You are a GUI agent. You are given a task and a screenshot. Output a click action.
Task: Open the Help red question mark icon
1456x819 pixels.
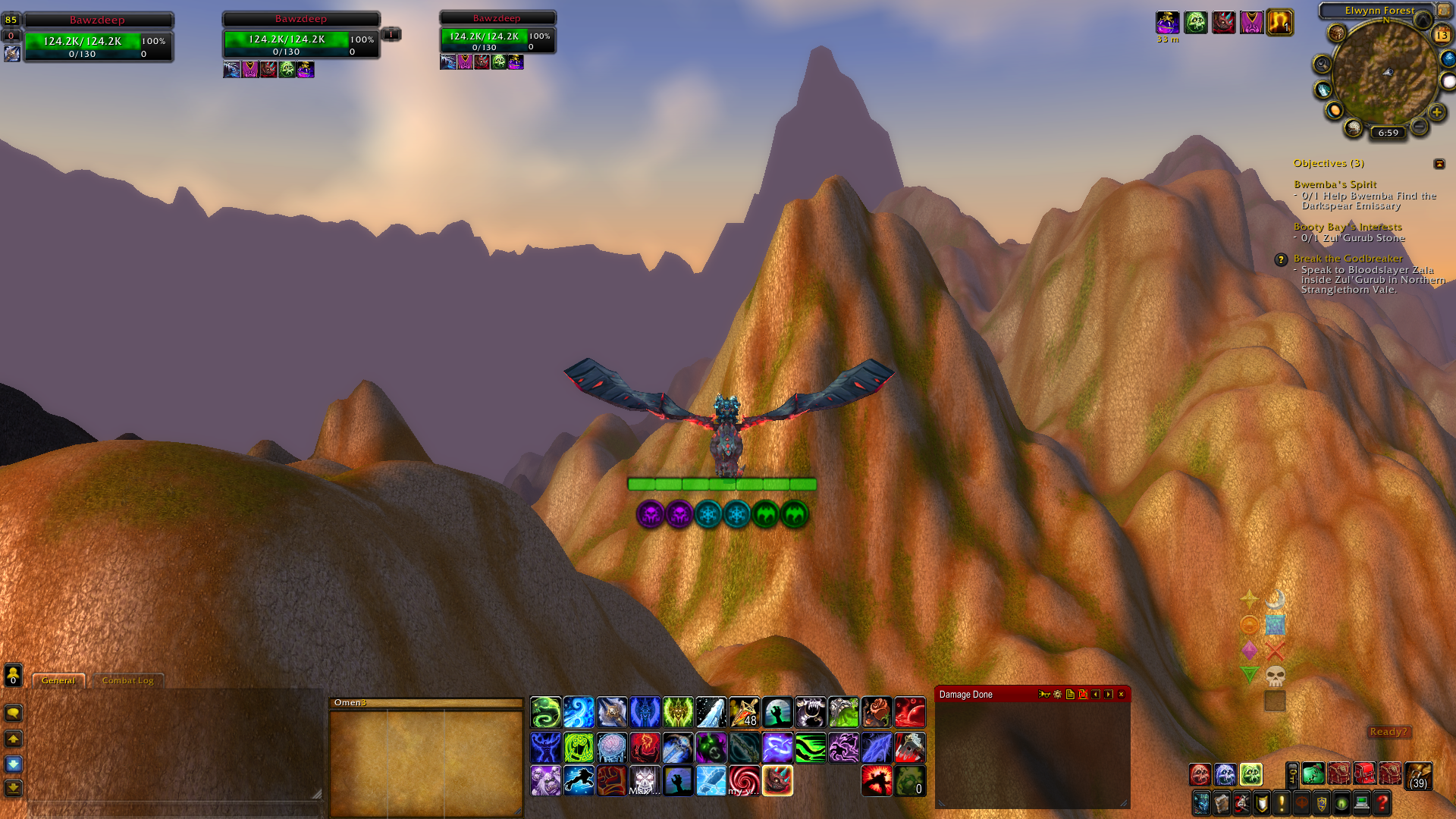click(x=1383, y=803)
